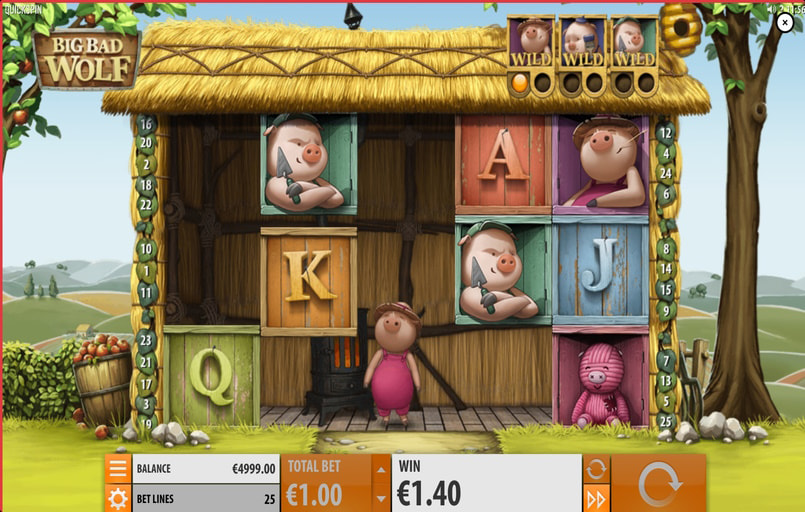Screen dimensions: 805x512
Task: Close the game with the X button
Action: [x=785, y=24]
